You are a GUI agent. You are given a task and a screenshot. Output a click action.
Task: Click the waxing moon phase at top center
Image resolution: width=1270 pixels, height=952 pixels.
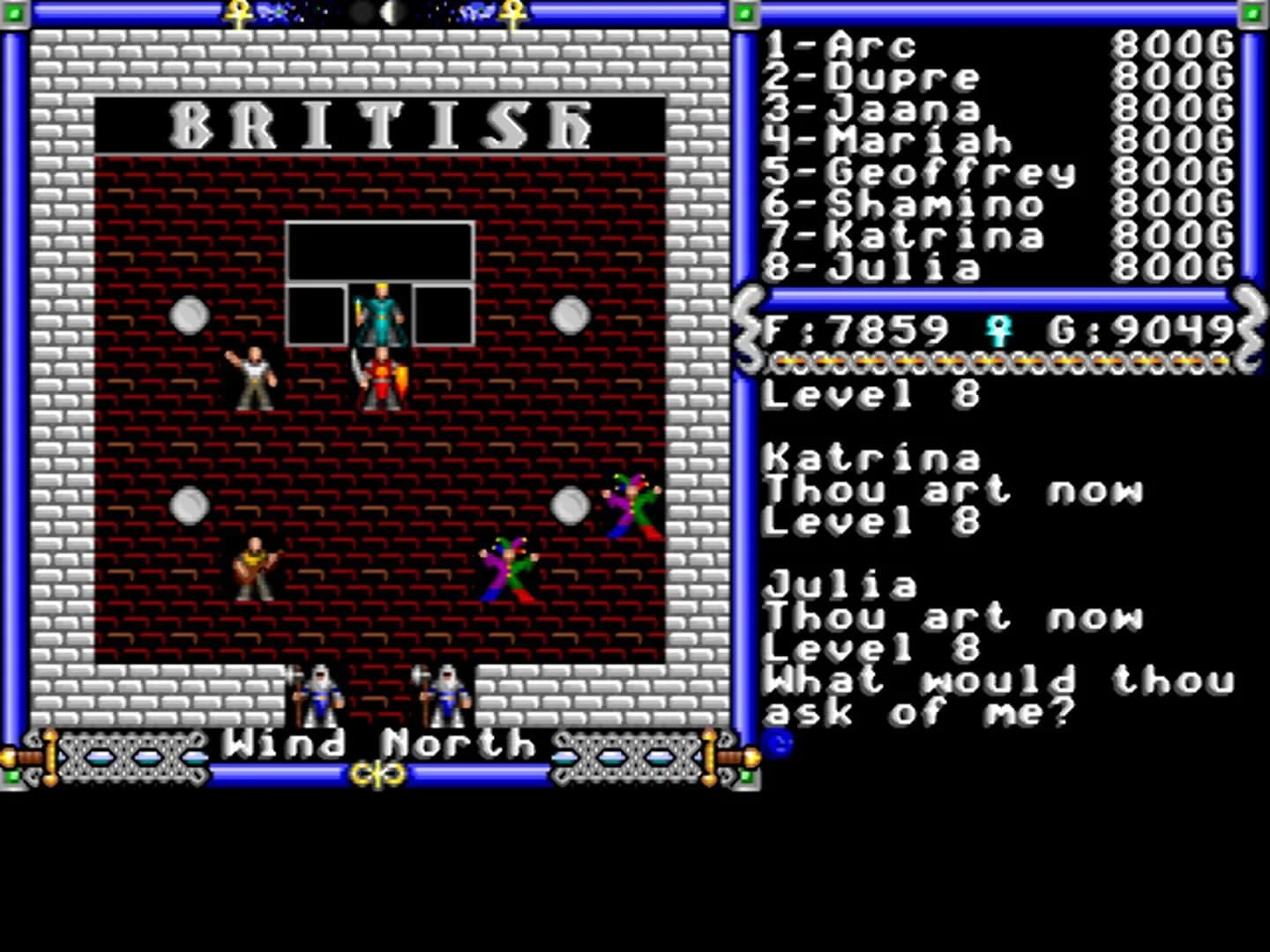coord(391,11)
